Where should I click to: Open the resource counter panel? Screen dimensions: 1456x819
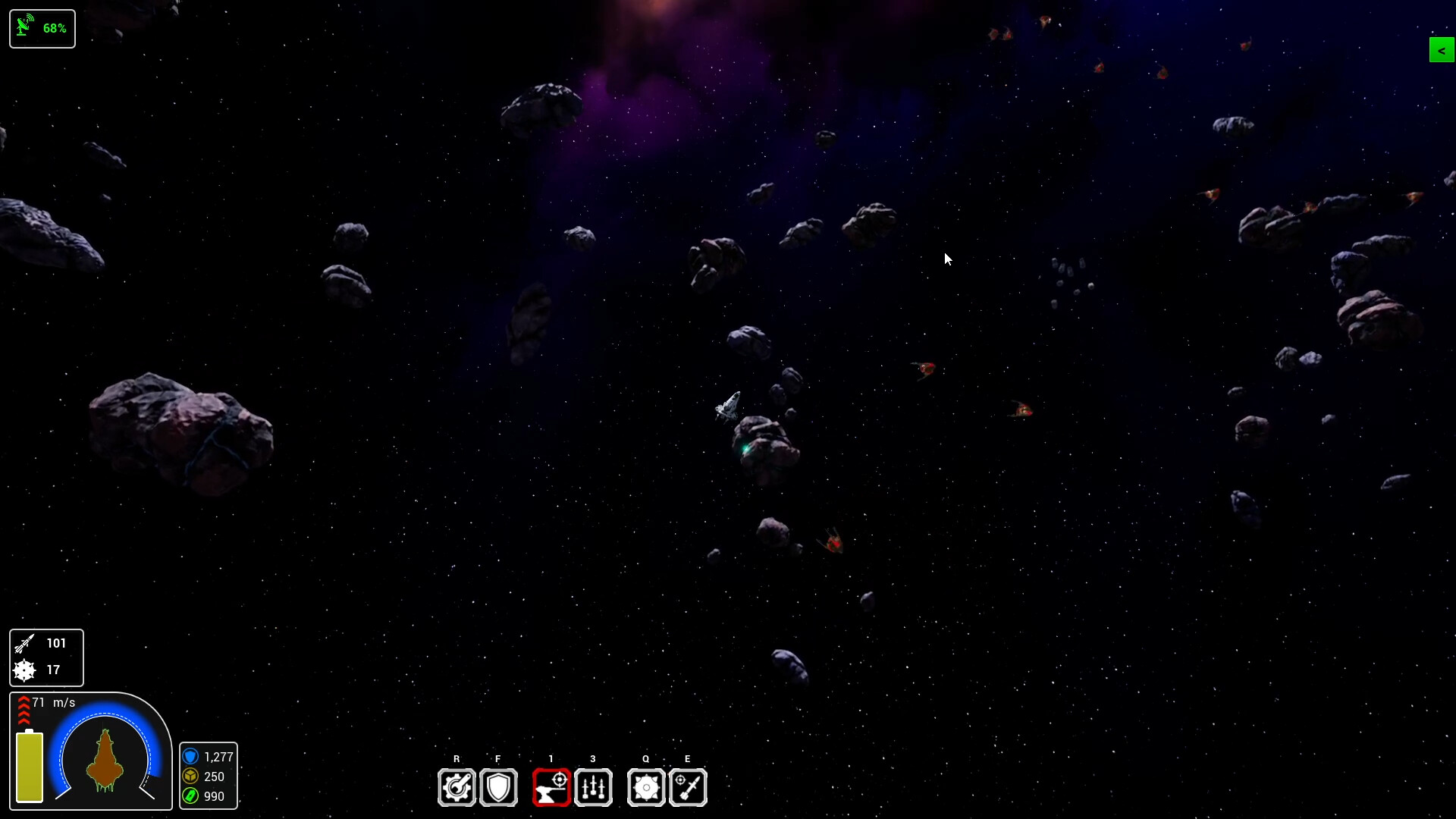[209, 776]
